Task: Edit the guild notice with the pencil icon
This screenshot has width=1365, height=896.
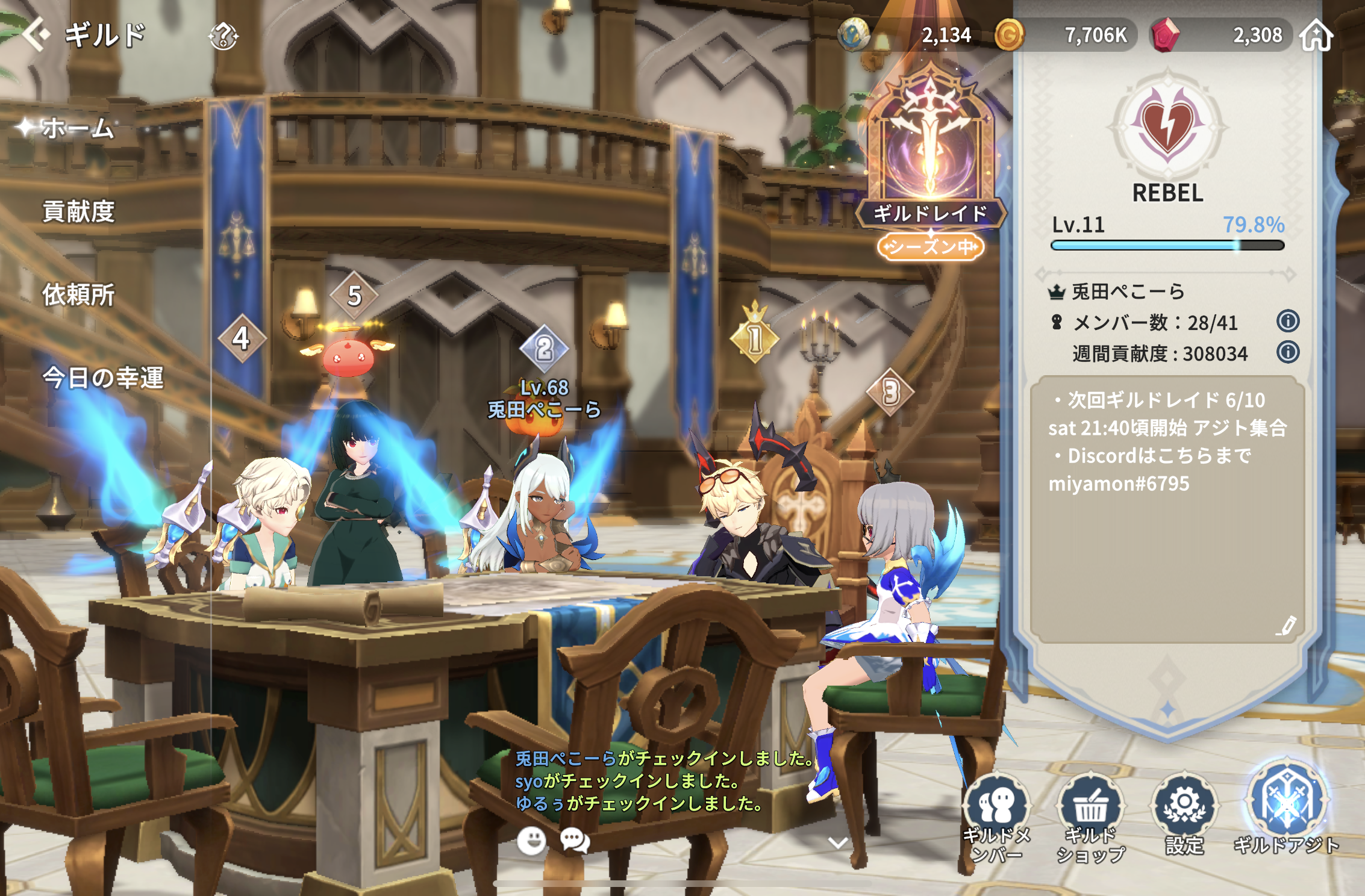Action: coord(1286,626)
